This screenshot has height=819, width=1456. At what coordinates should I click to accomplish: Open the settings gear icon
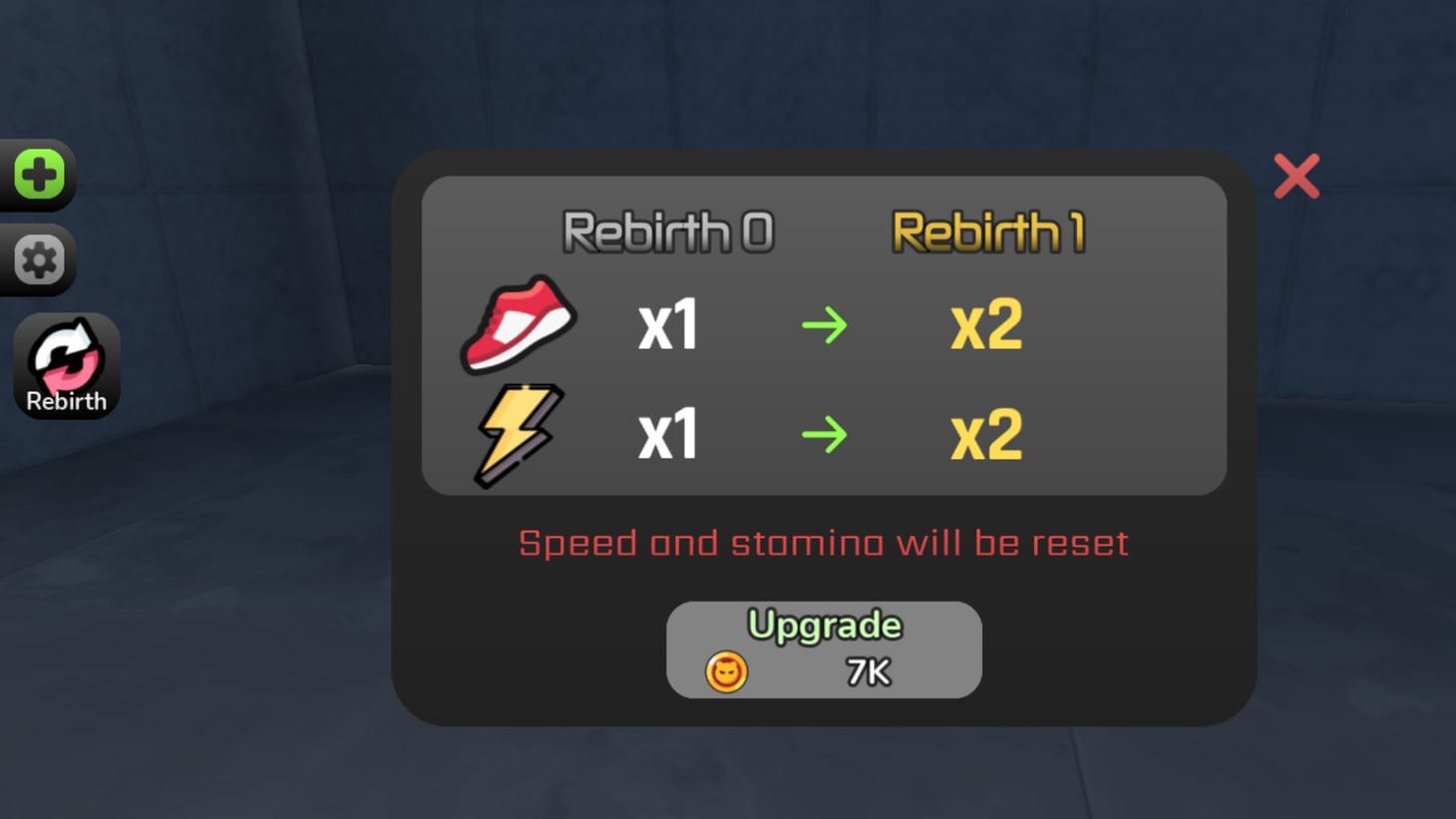click(37, 259)
